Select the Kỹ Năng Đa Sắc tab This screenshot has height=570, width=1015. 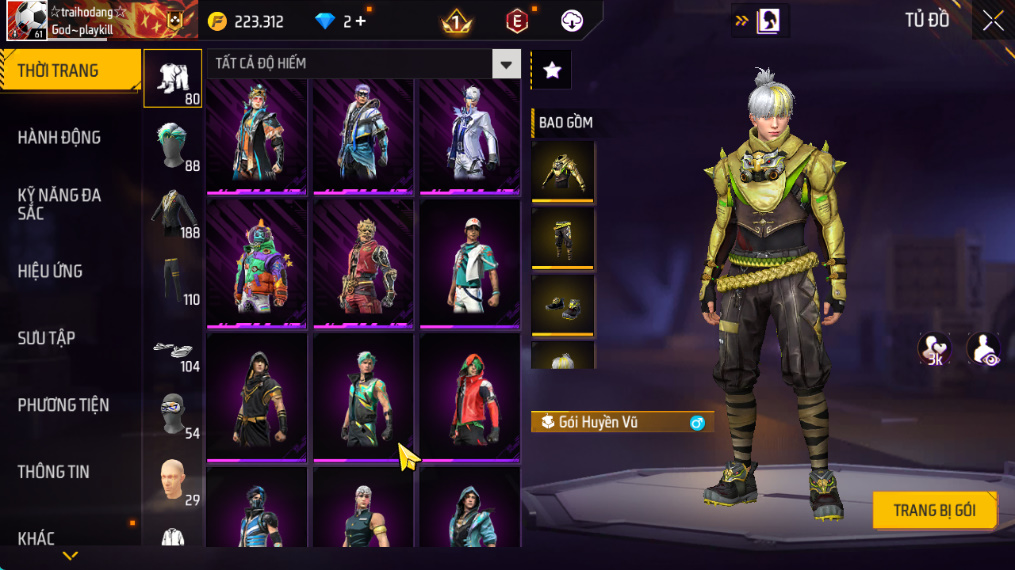60,204
